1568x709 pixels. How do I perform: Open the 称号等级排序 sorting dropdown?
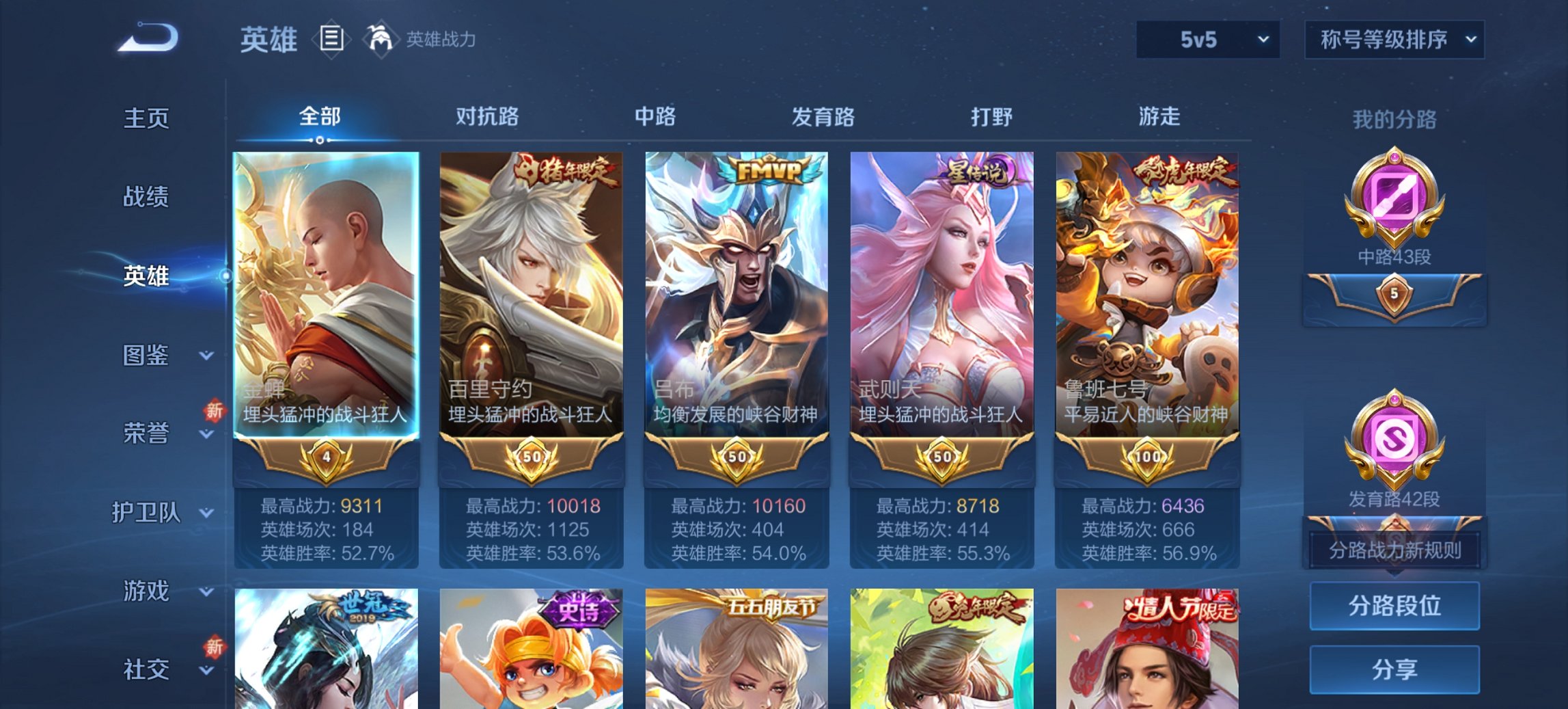pos(1394,40)
